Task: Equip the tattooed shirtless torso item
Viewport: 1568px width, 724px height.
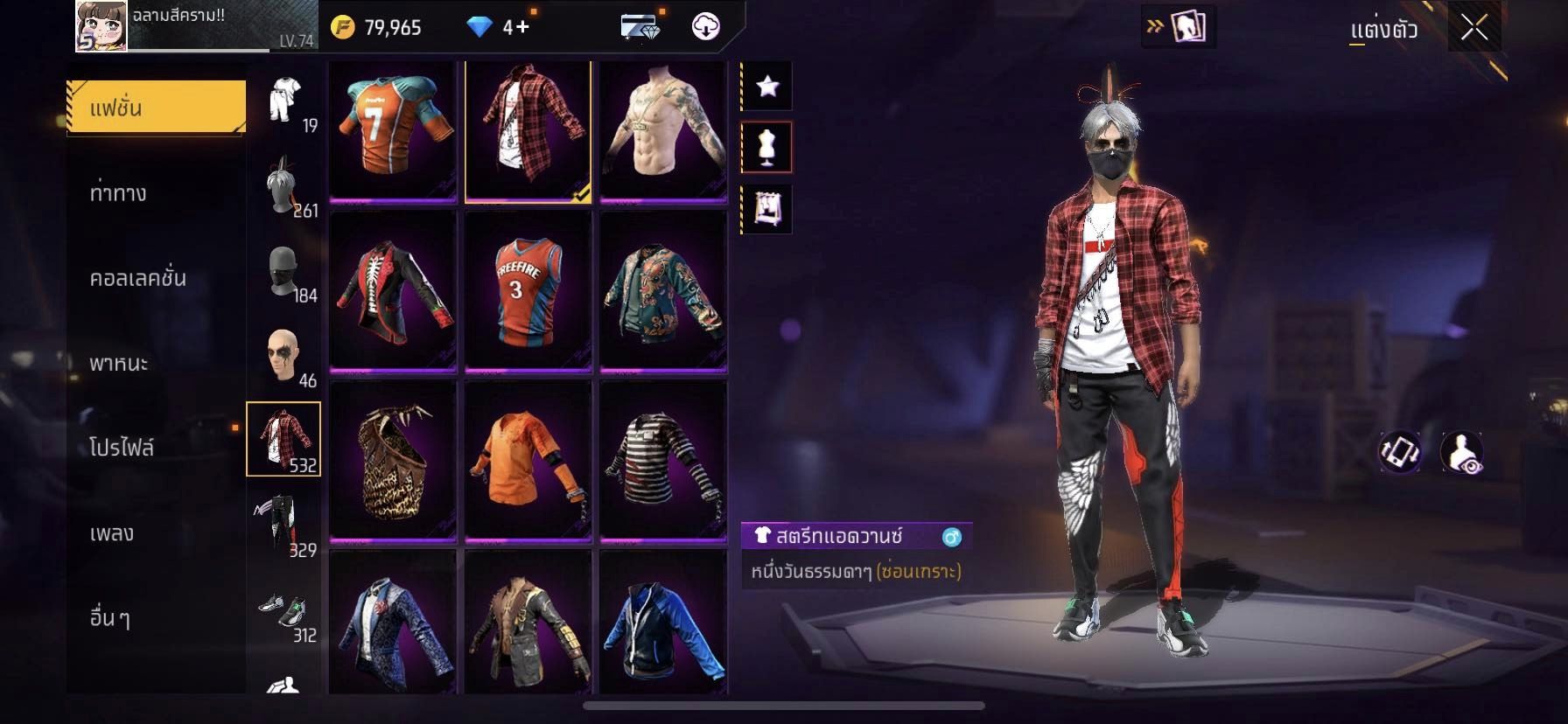Action: (663, 130)
